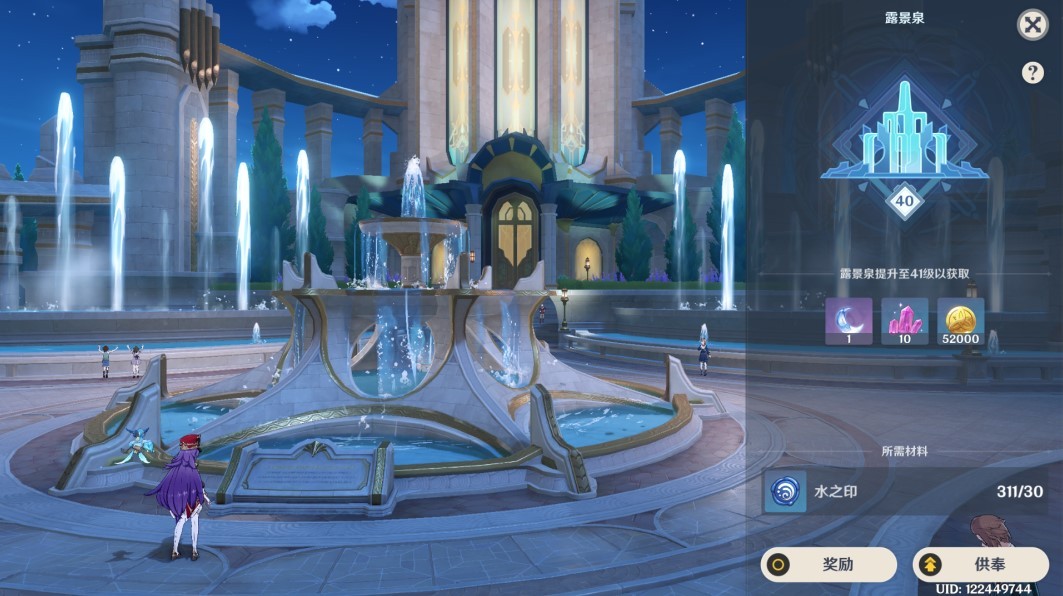
Task: View the pink crystal reward item
Action: pyautogui.click(x=904, y=321)
